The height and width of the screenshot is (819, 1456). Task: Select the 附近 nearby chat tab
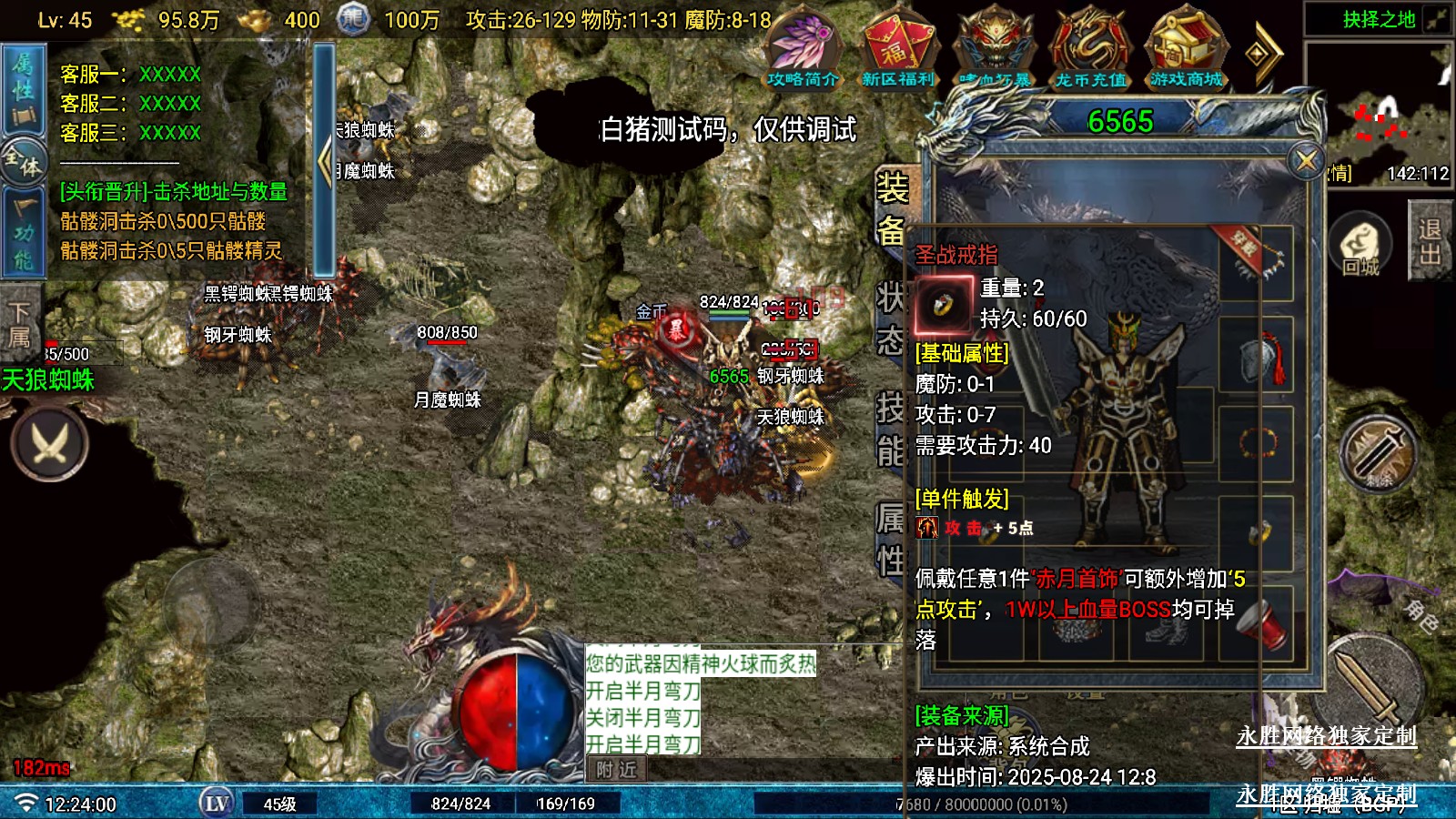tap(616, 770)
